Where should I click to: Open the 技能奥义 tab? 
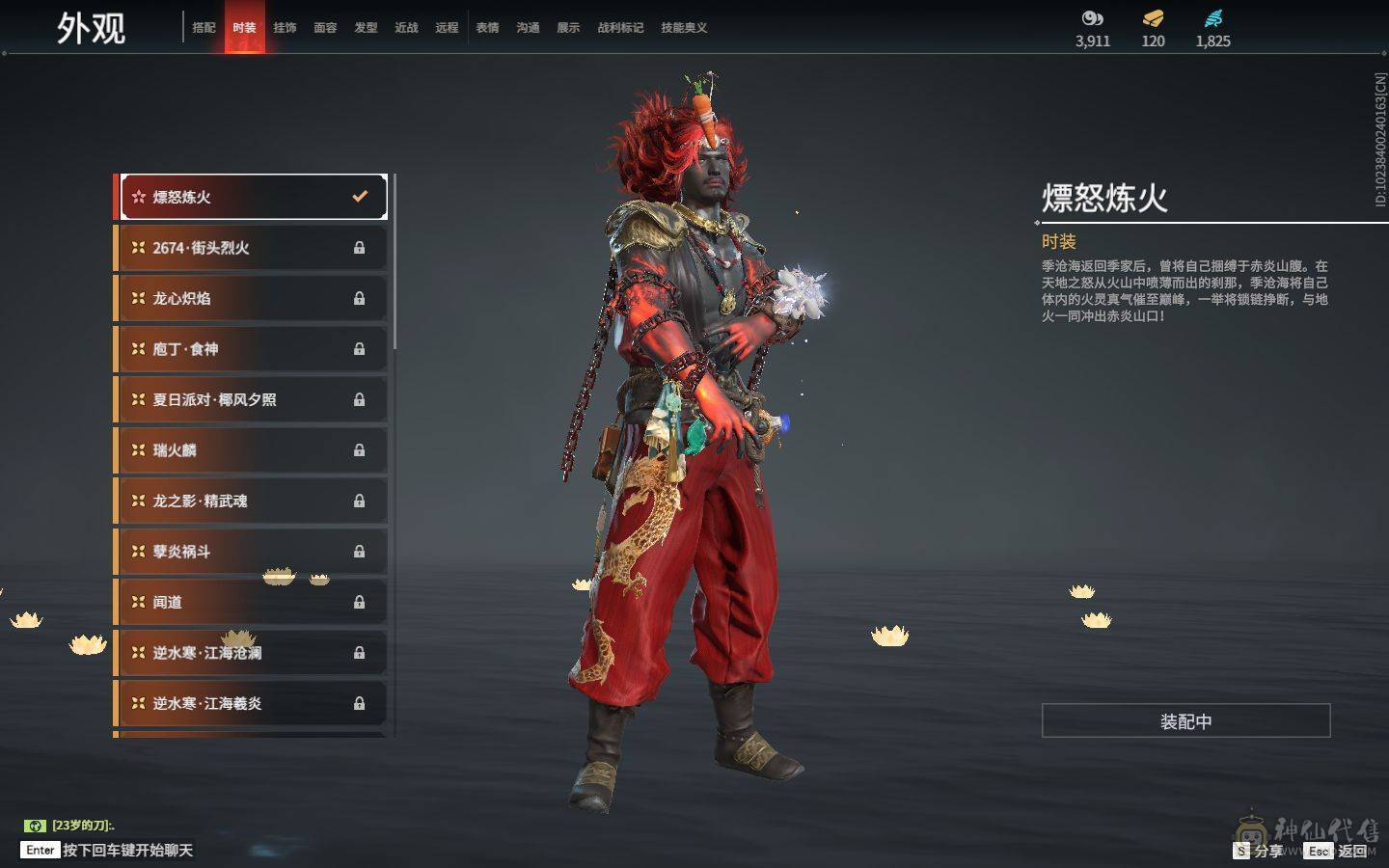tap(684, 28)
